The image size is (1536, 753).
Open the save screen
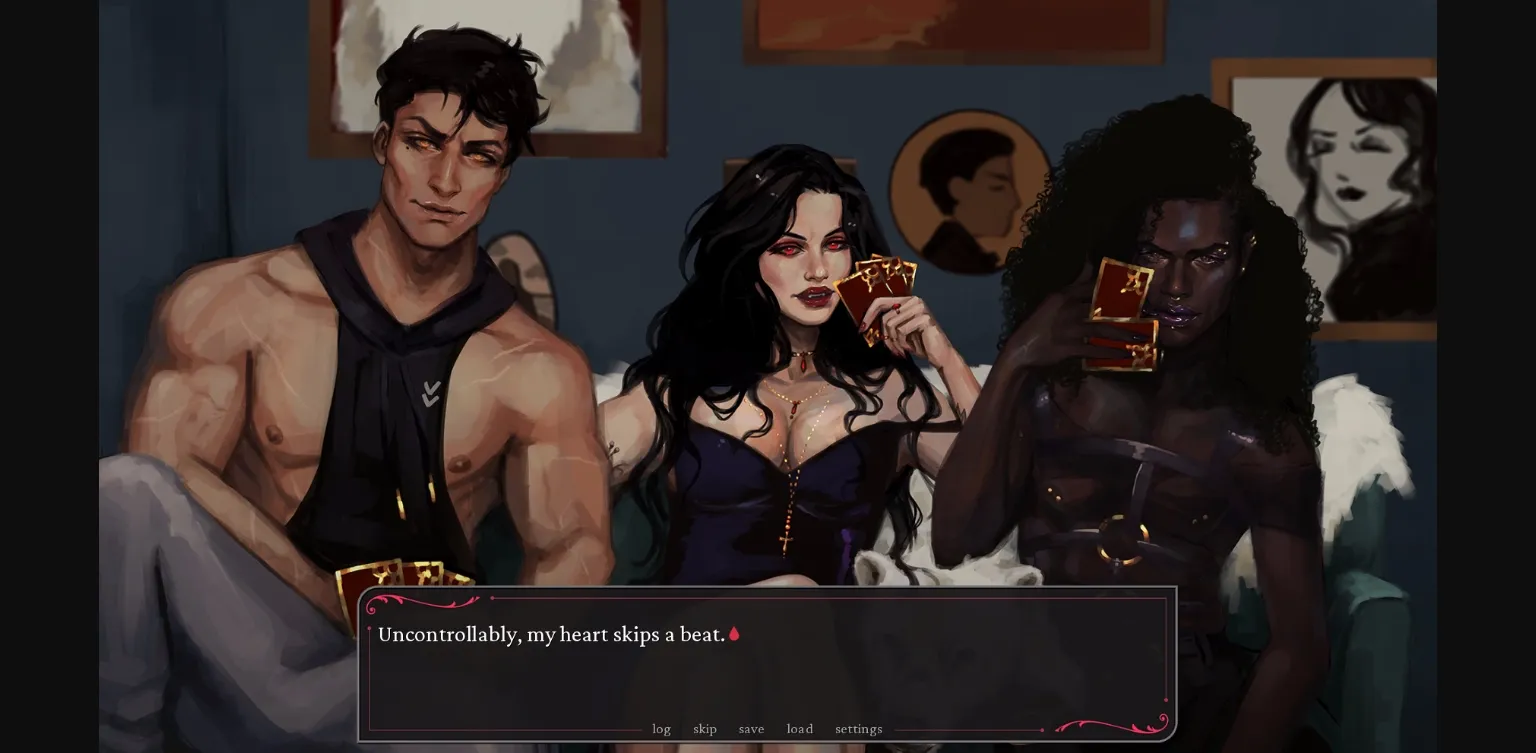pos(751,729)
